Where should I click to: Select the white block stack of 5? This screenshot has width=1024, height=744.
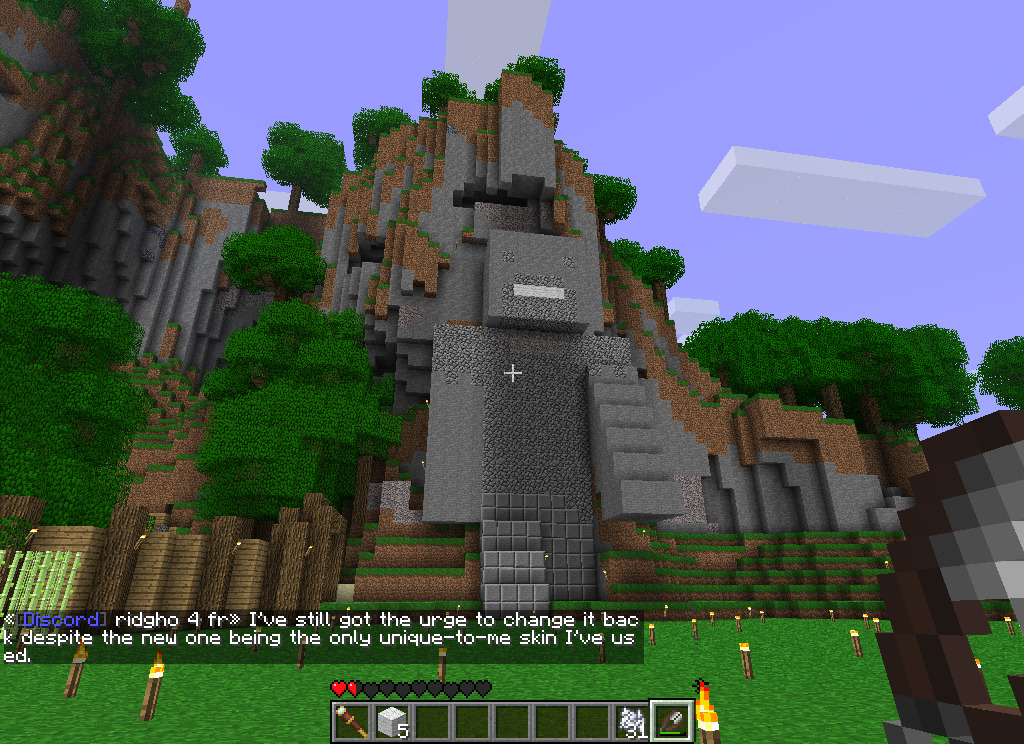391,721
